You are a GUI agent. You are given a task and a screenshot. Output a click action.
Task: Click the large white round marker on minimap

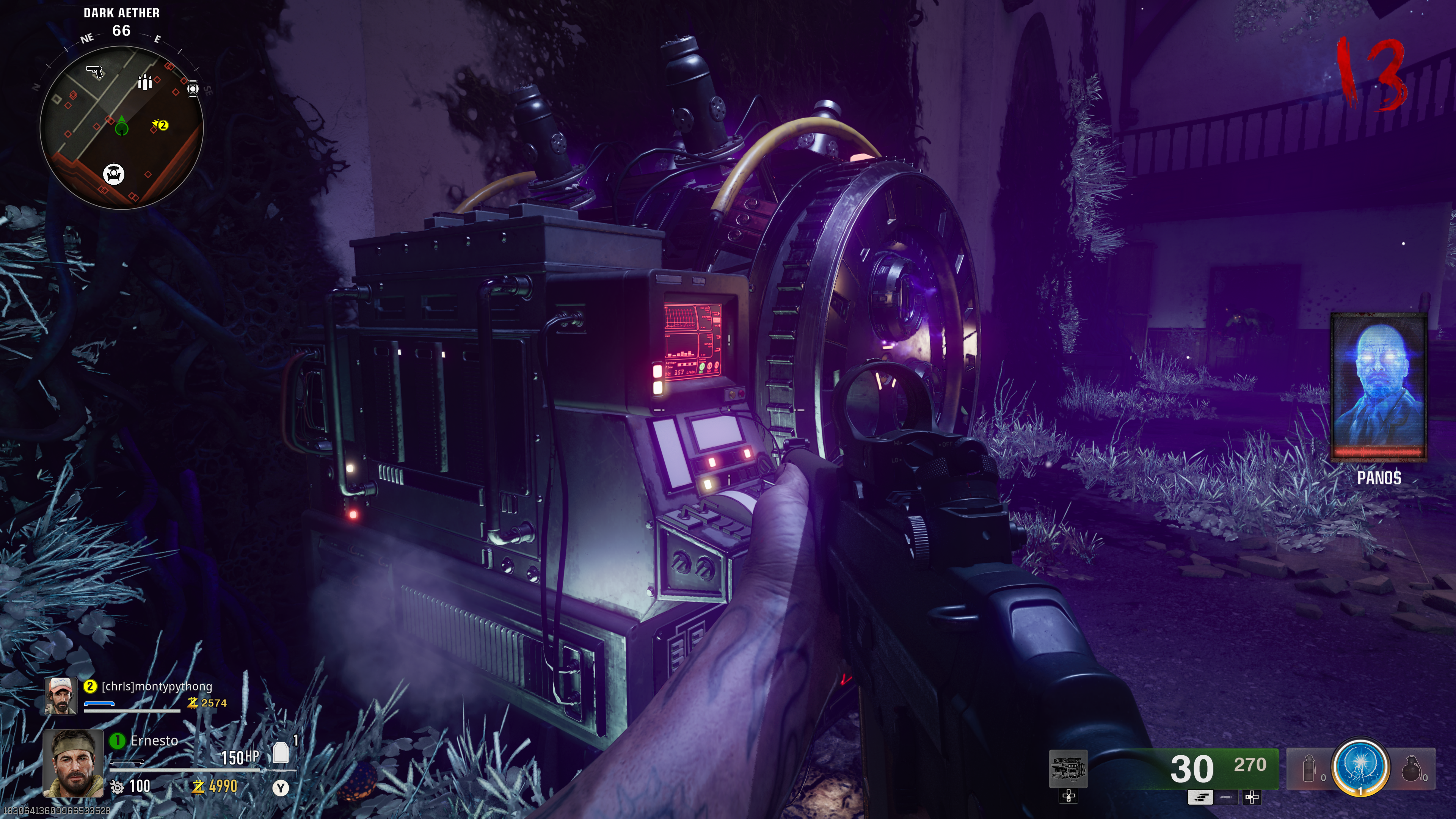114,174
